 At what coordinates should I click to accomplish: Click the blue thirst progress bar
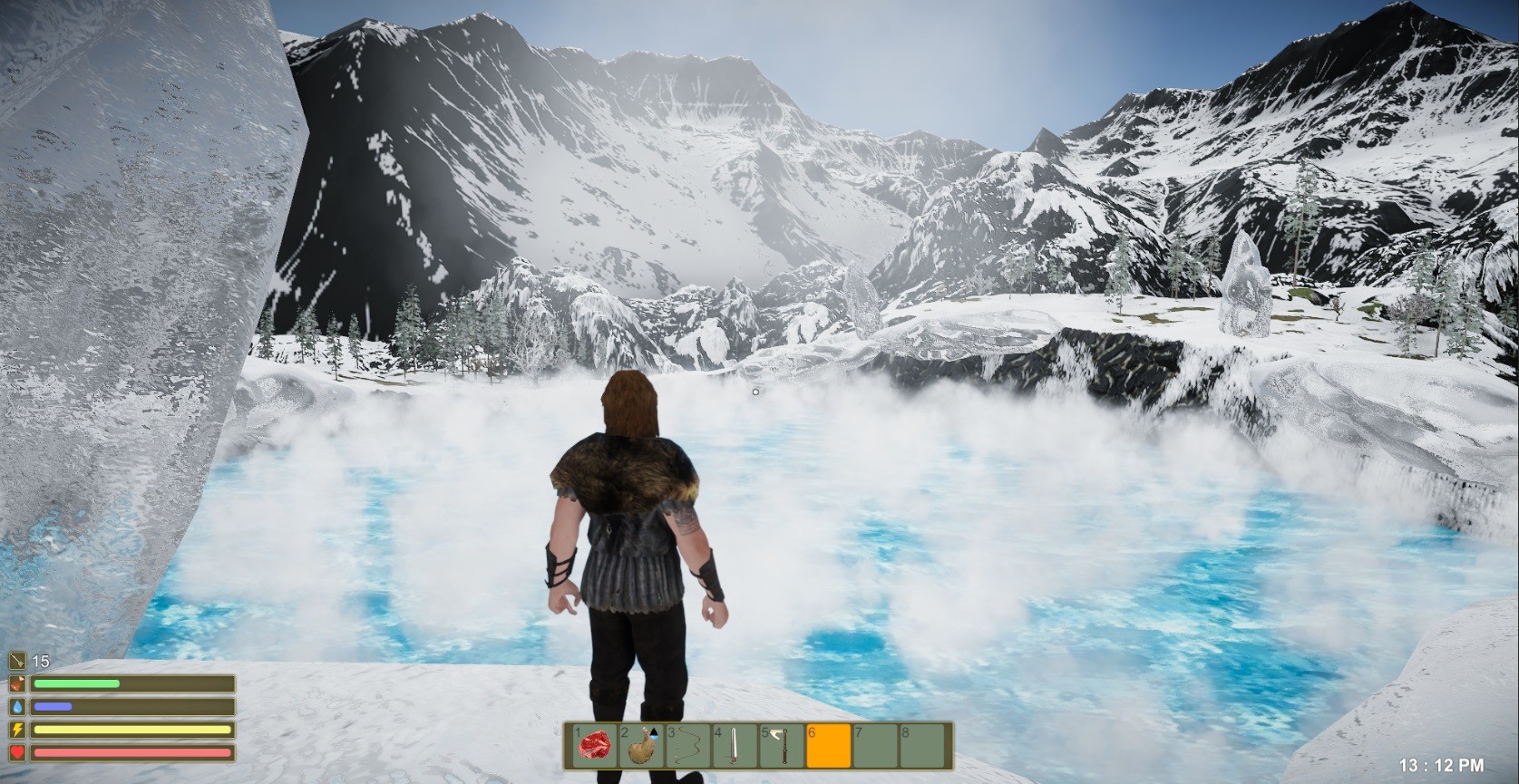click(x=54, y=707)
